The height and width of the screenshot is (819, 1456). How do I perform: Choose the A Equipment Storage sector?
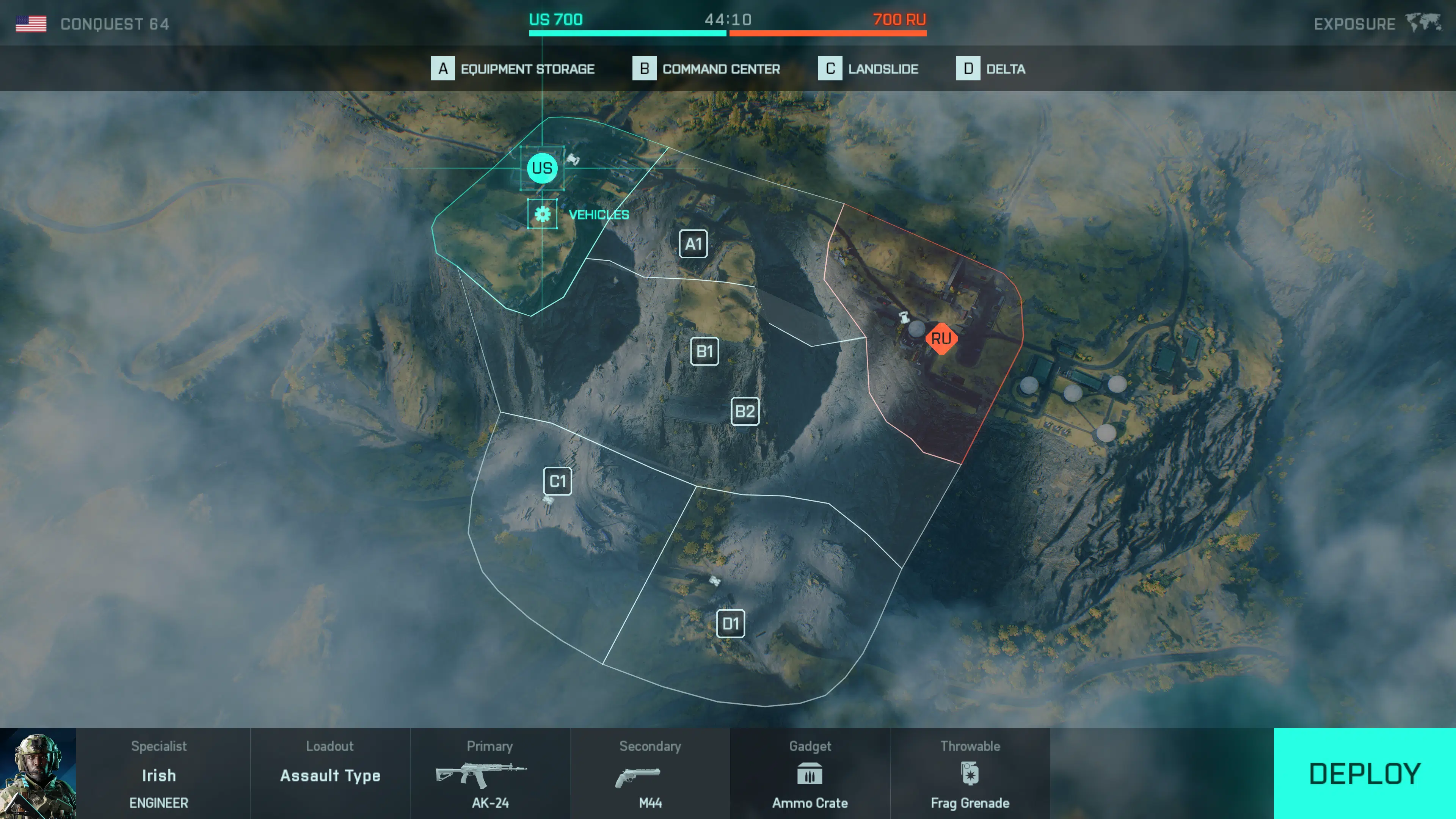pos(513,69)
